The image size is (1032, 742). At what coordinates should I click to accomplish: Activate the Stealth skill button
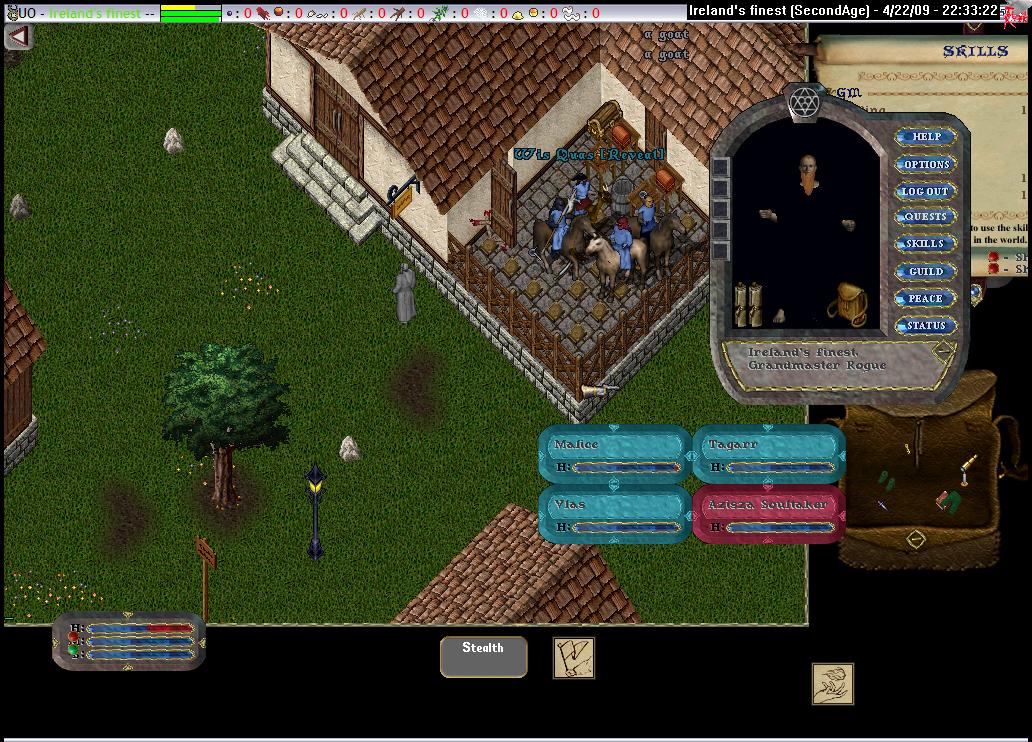[483, 656]
